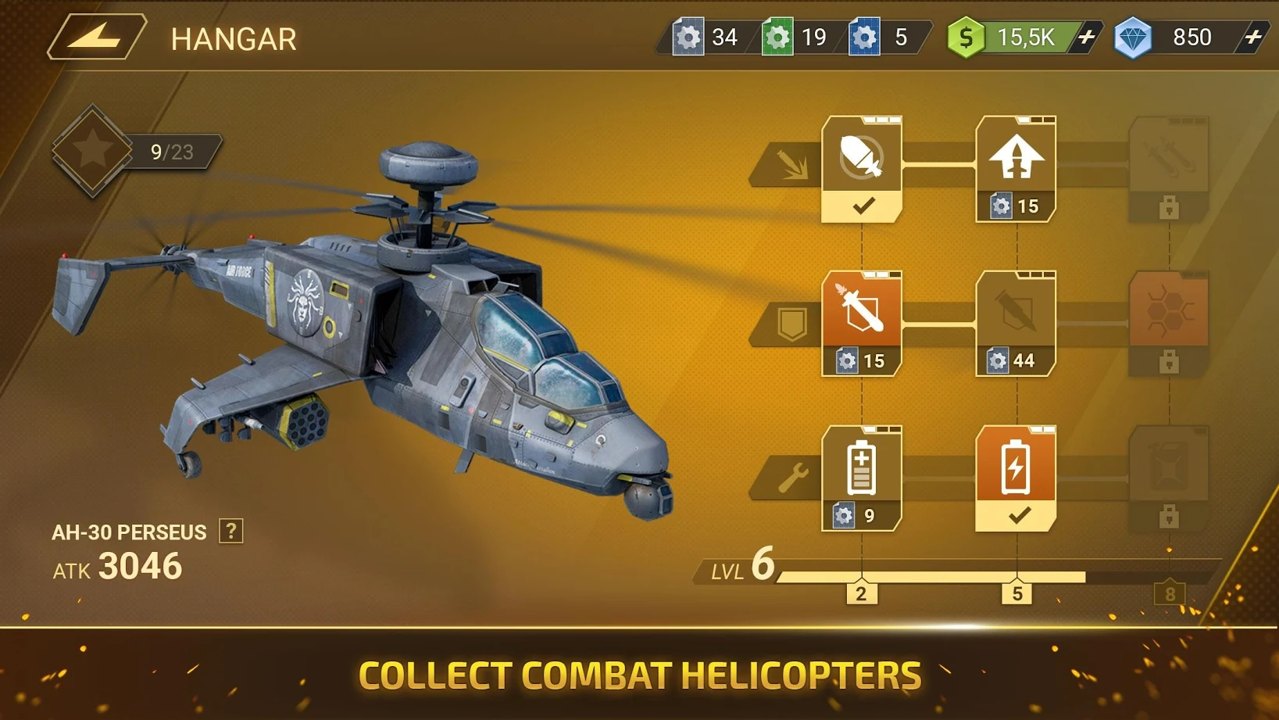This screenshot has height=720, width=1279.
Task: Select the purchased orange lightning battery upgrade
Action: (1016, 477)
